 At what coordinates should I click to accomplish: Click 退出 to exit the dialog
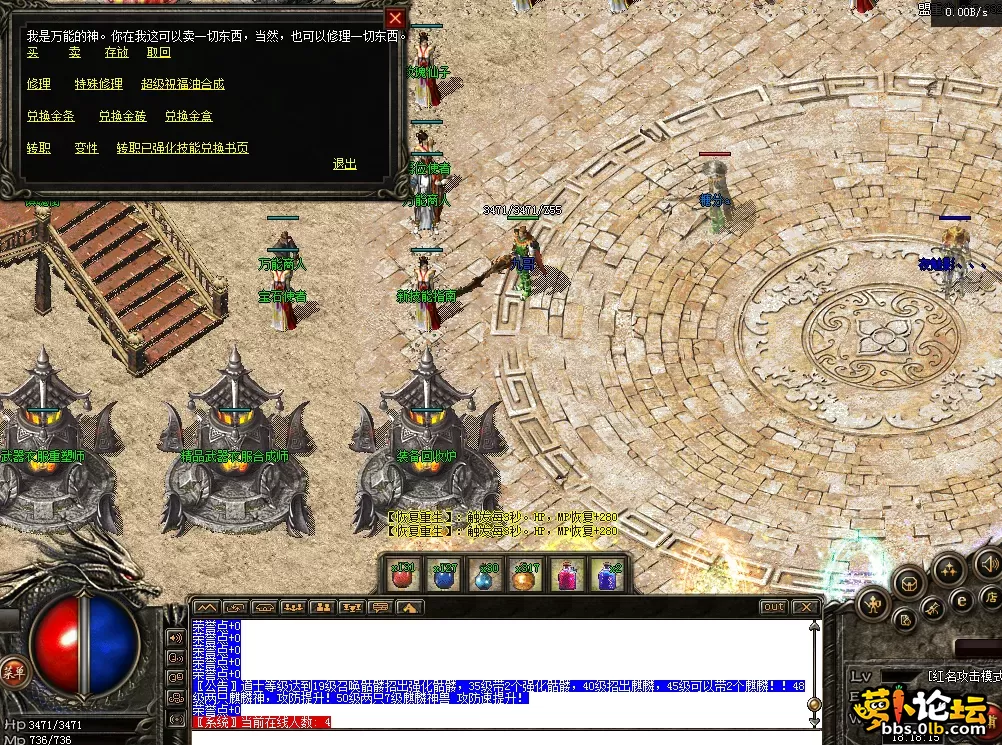click(345, 164)
